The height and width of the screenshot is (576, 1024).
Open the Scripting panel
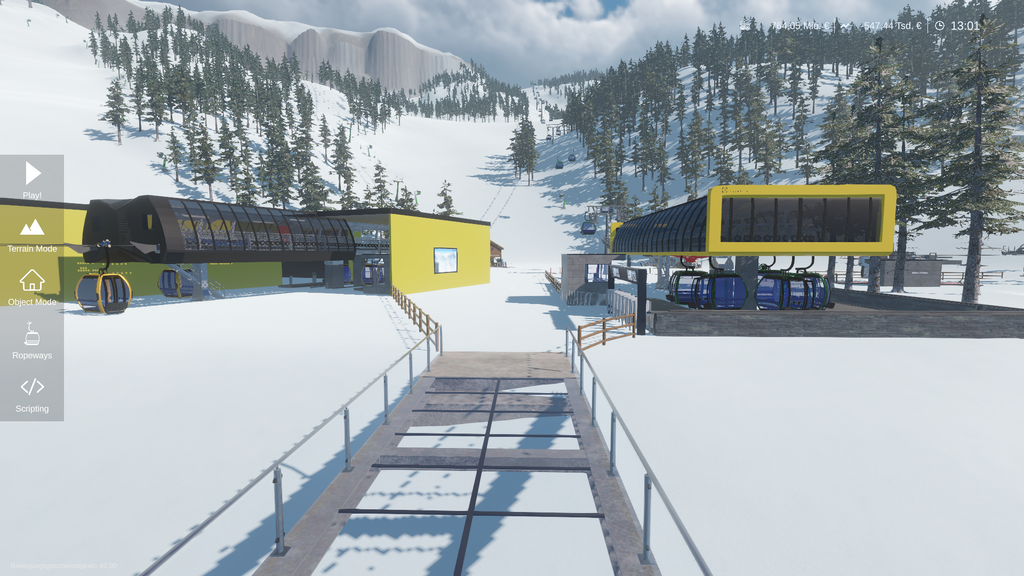tap(32, 394)
